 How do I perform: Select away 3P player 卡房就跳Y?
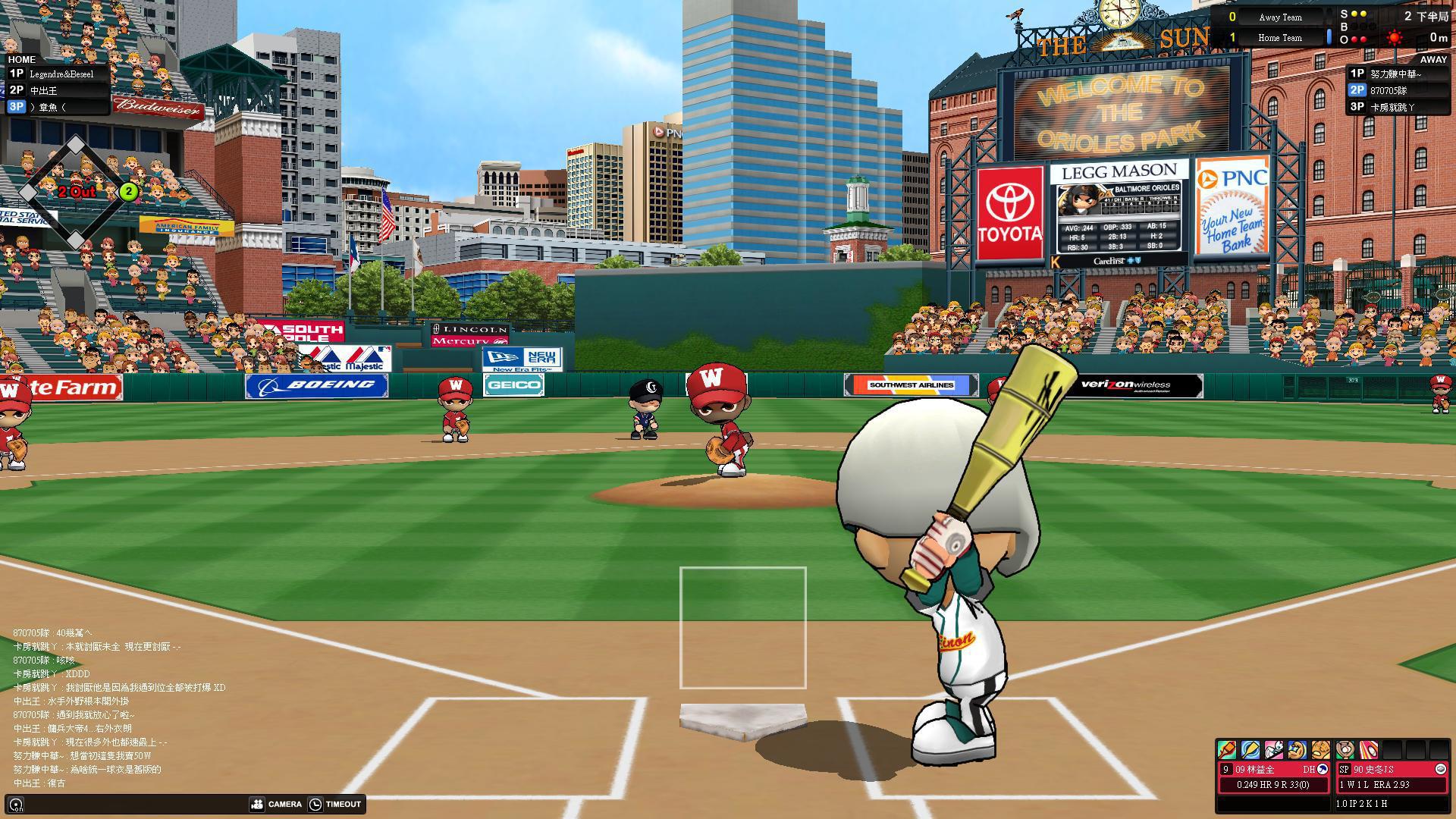tap(1398, 108)
